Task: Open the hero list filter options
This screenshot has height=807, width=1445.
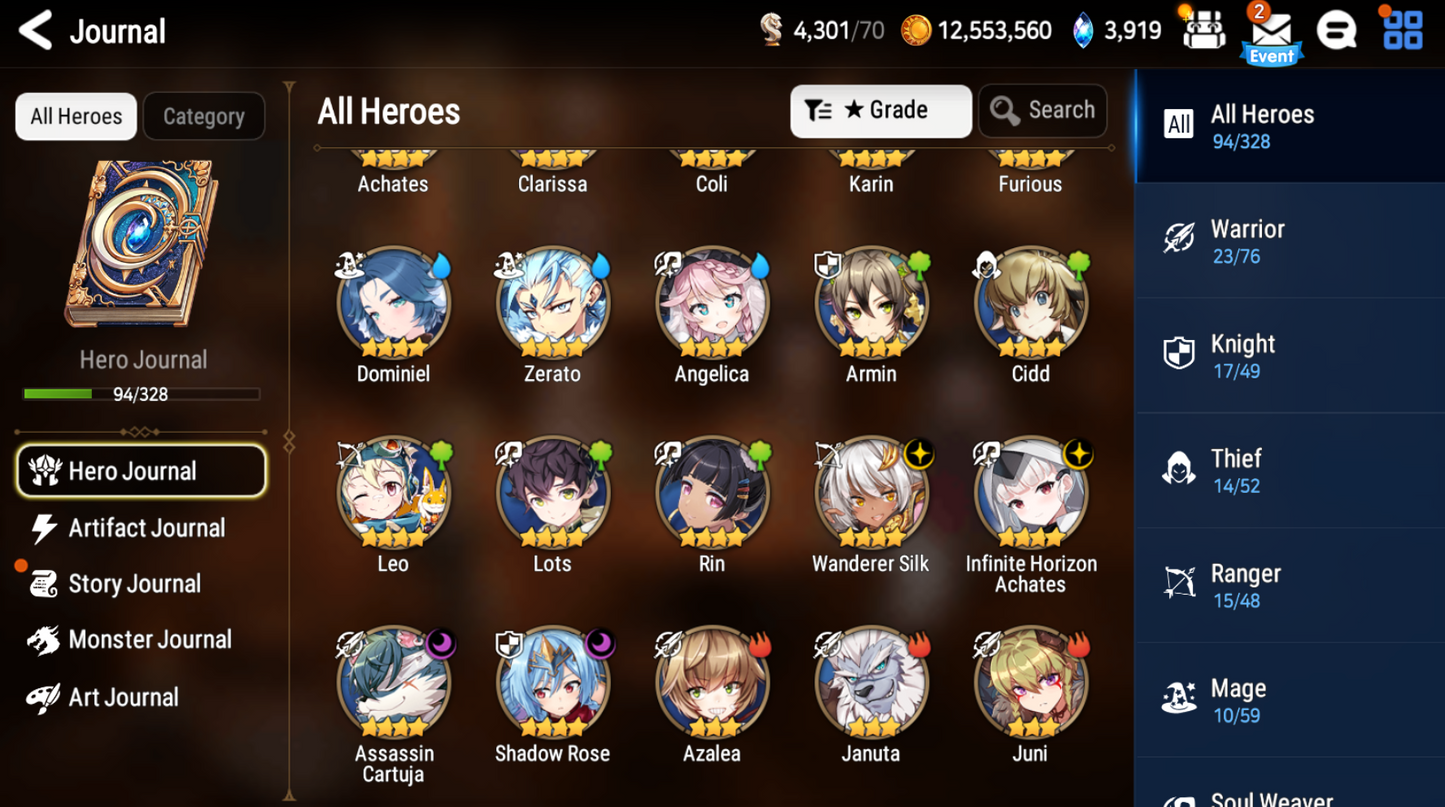Action: (x=820, y=110)
